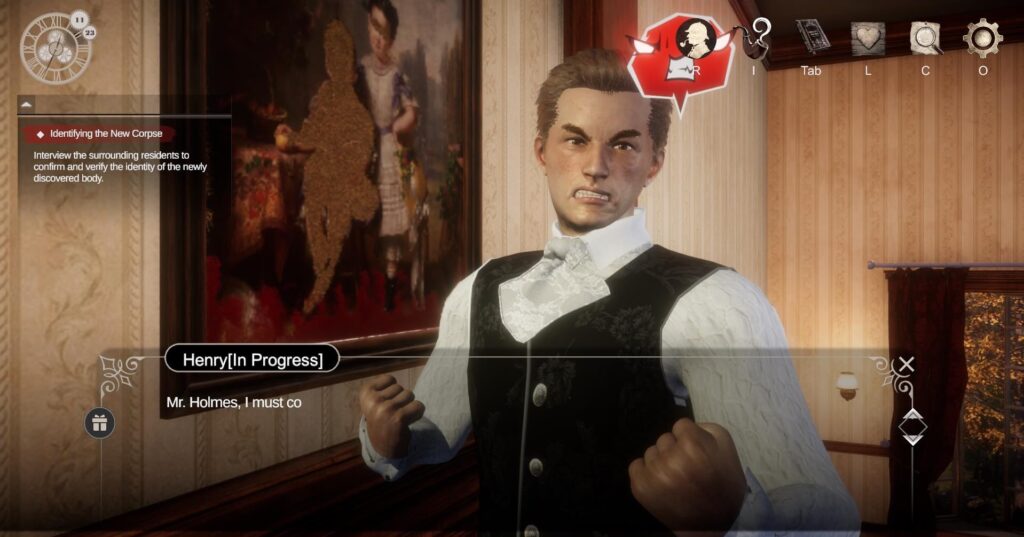Open the journal book icon

pyautogui.click(x=811, y=38)
